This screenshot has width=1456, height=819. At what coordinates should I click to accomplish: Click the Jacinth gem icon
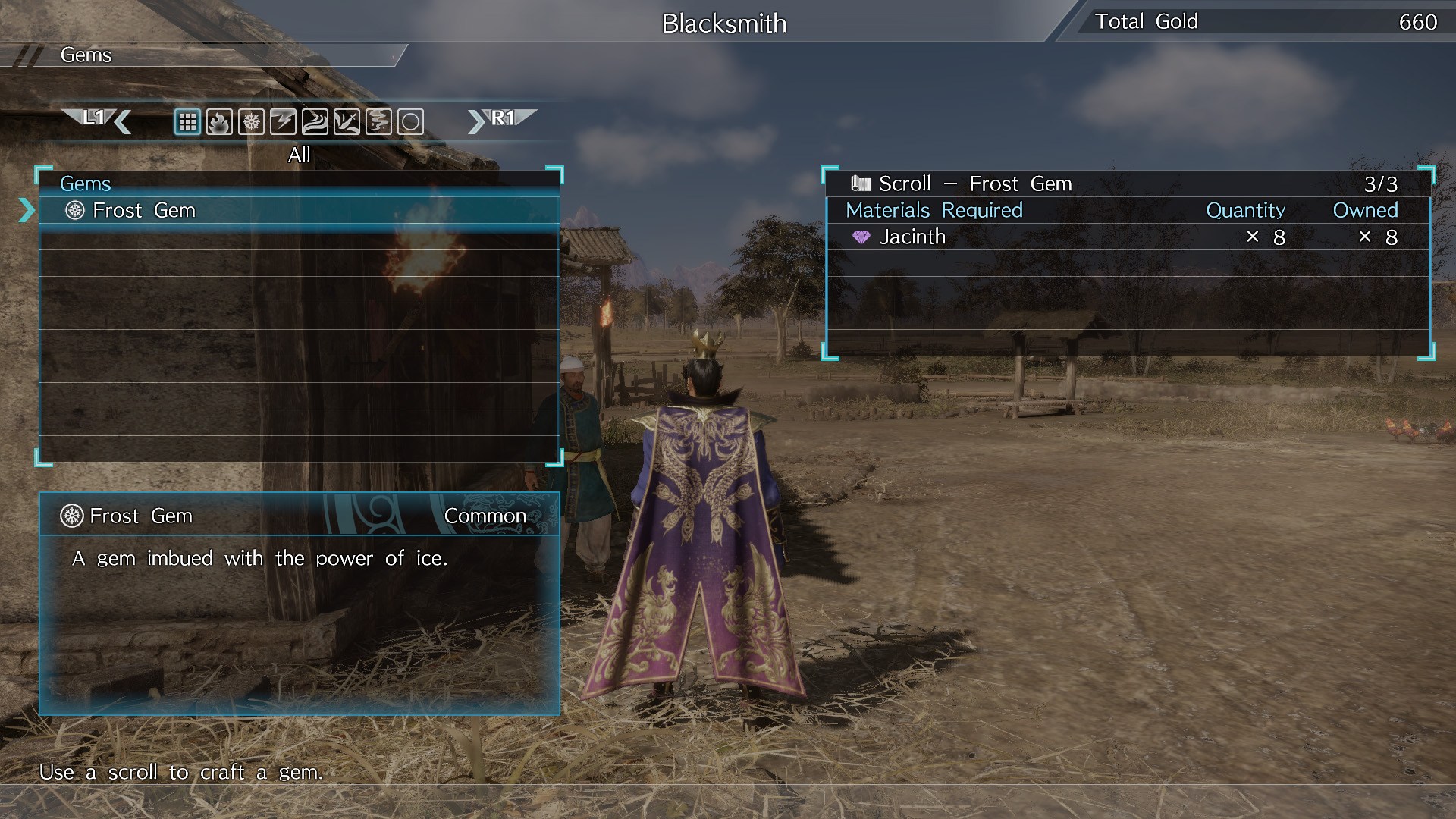(863, 237)
